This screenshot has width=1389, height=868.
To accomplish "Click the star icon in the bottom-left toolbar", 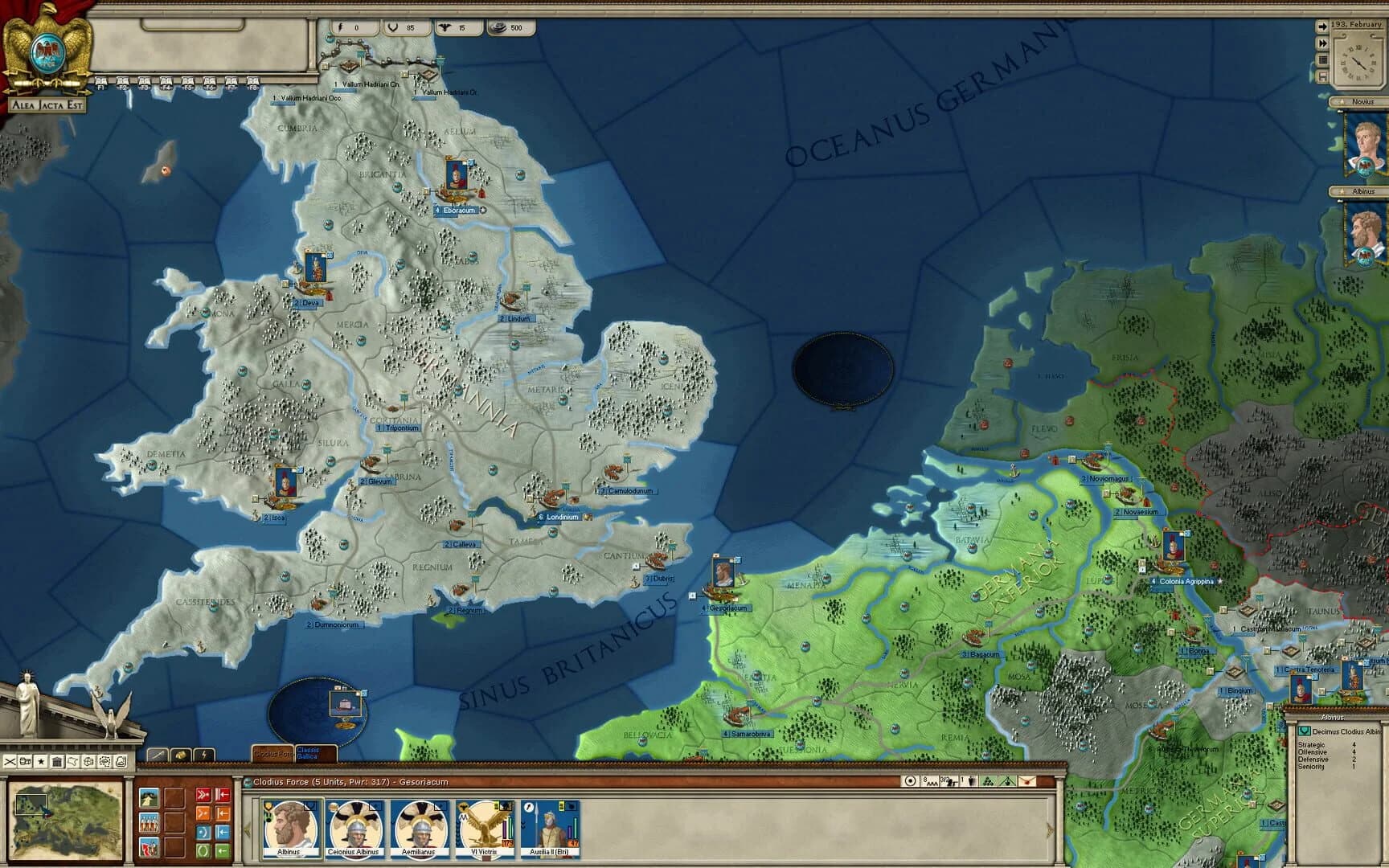I will pos(42,762).
